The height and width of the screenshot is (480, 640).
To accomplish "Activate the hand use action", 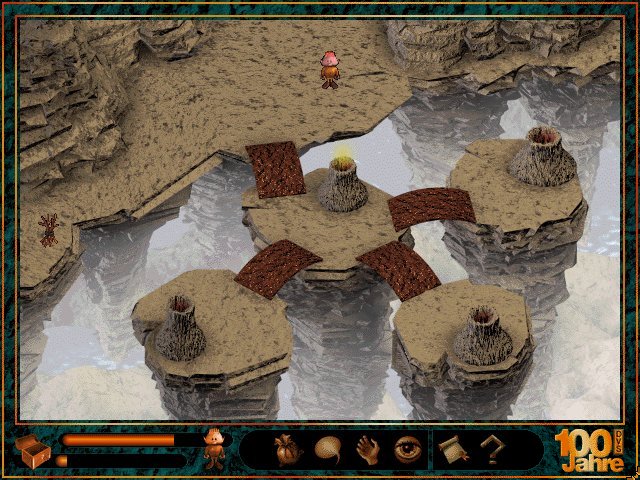I will 368,451.
